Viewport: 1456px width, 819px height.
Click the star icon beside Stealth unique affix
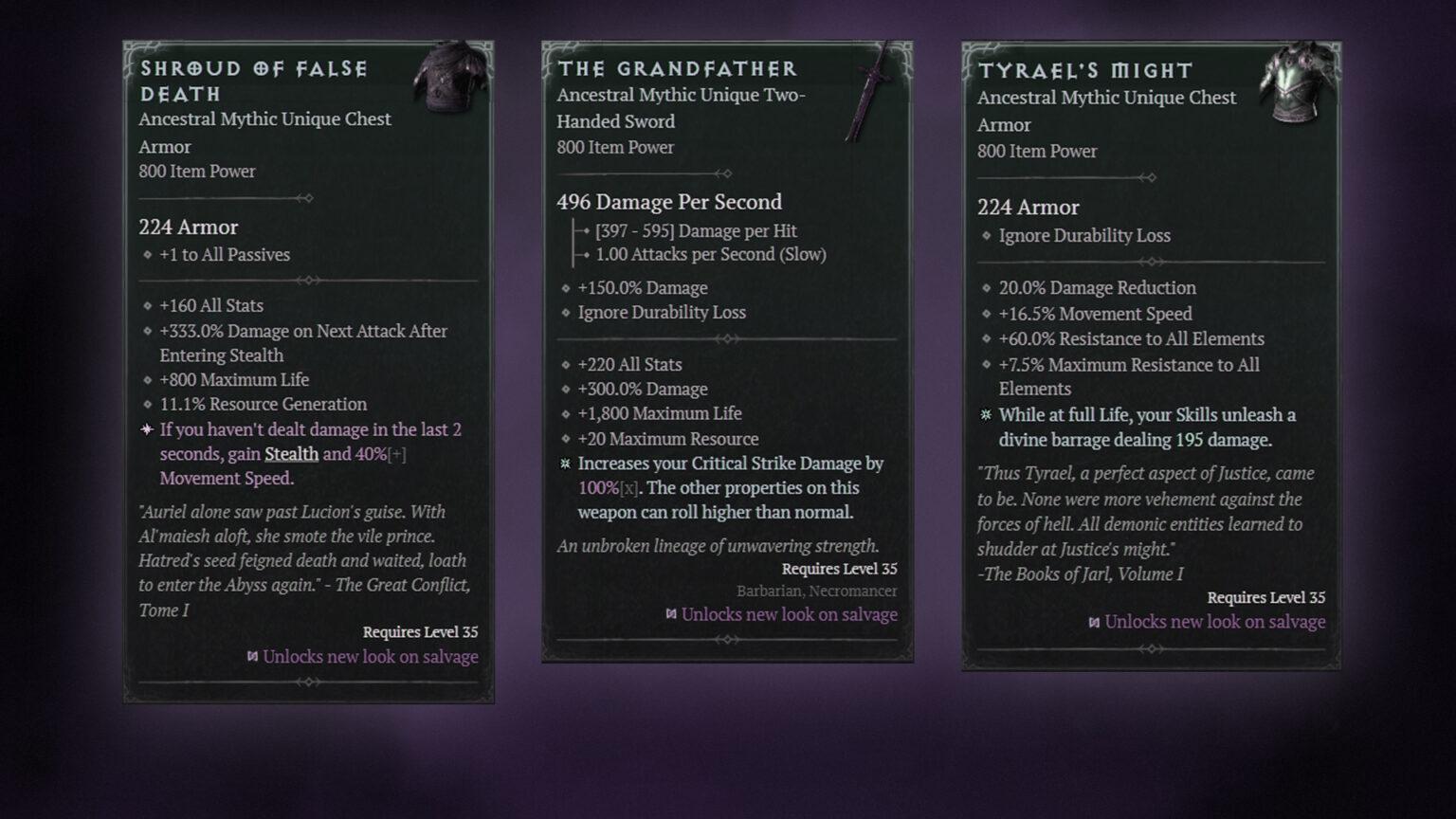pos(145,429)
